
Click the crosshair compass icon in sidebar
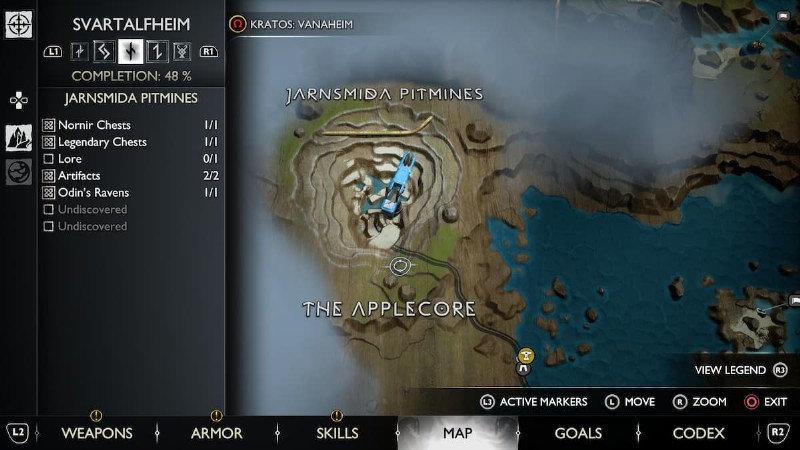tap(19, 25)
